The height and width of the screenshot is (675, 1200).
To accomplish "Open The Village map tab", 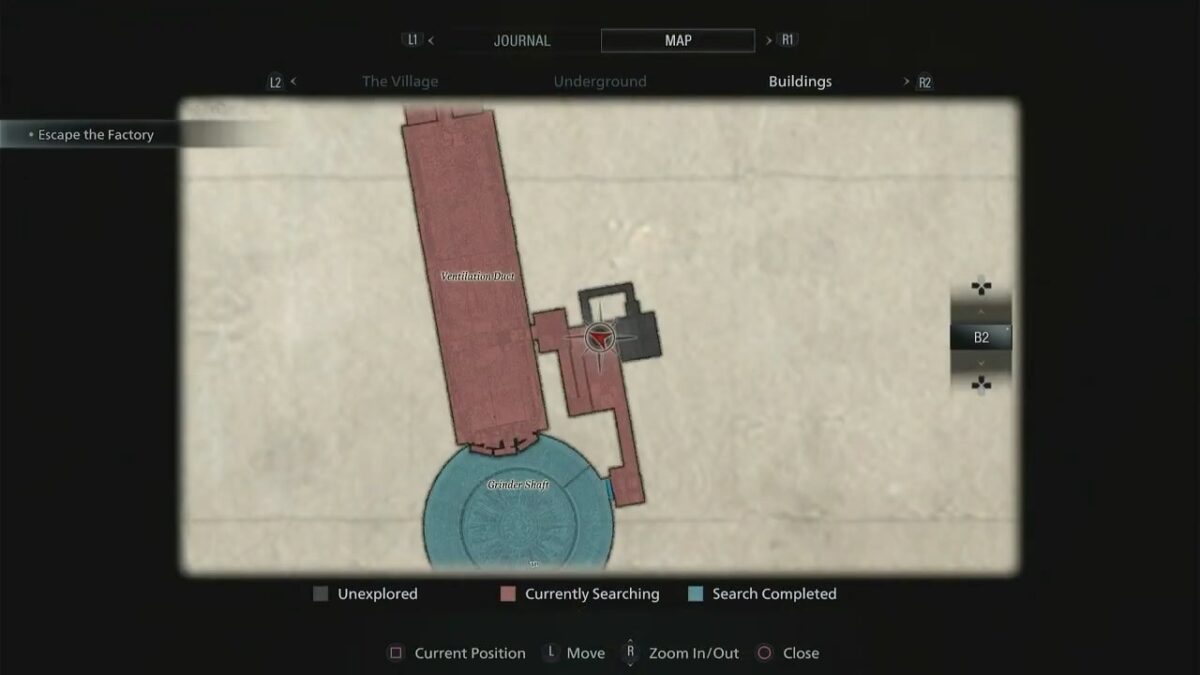I will 400,82.
